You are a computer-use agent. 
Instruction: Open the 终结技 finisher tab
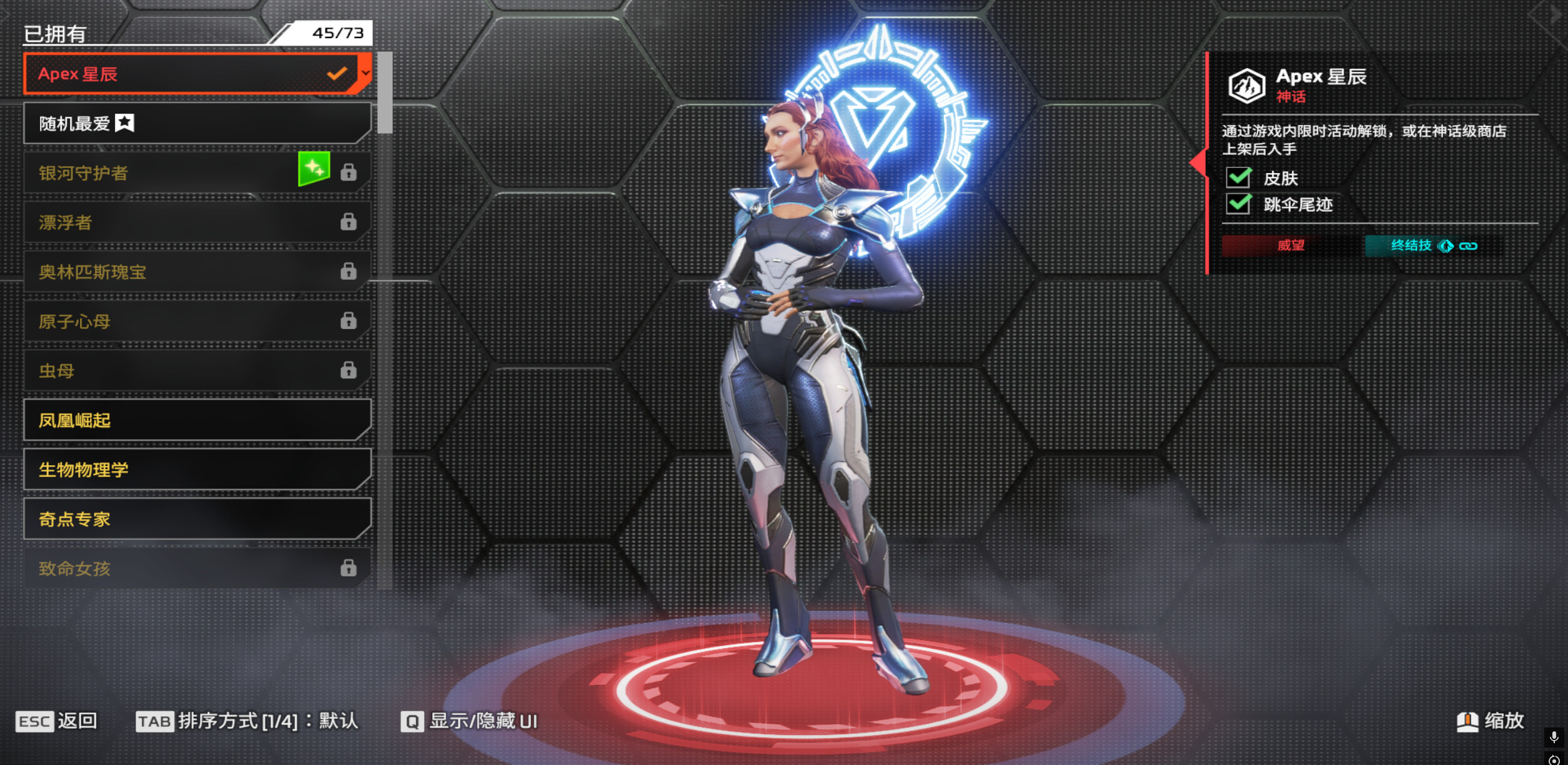click(x=1432, y=245)
